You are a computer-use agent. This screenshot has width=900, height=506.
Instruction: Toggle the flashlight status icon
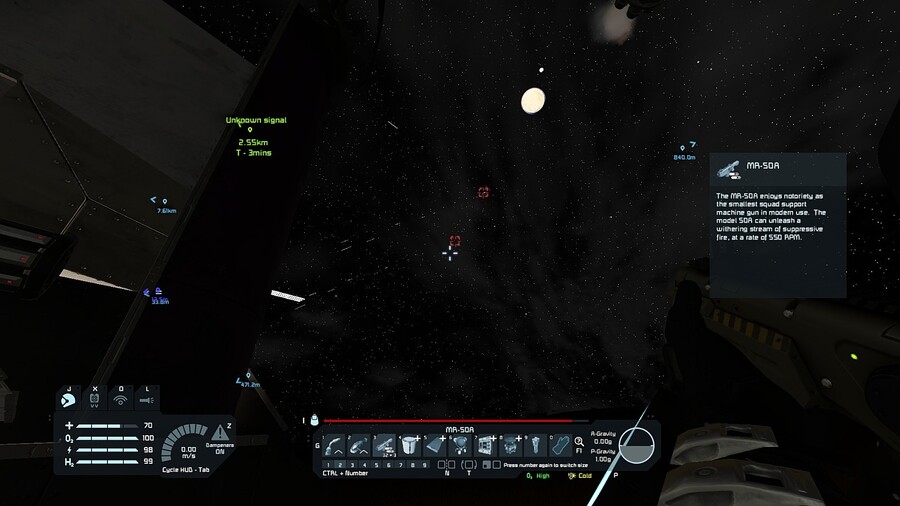[147, 401]
